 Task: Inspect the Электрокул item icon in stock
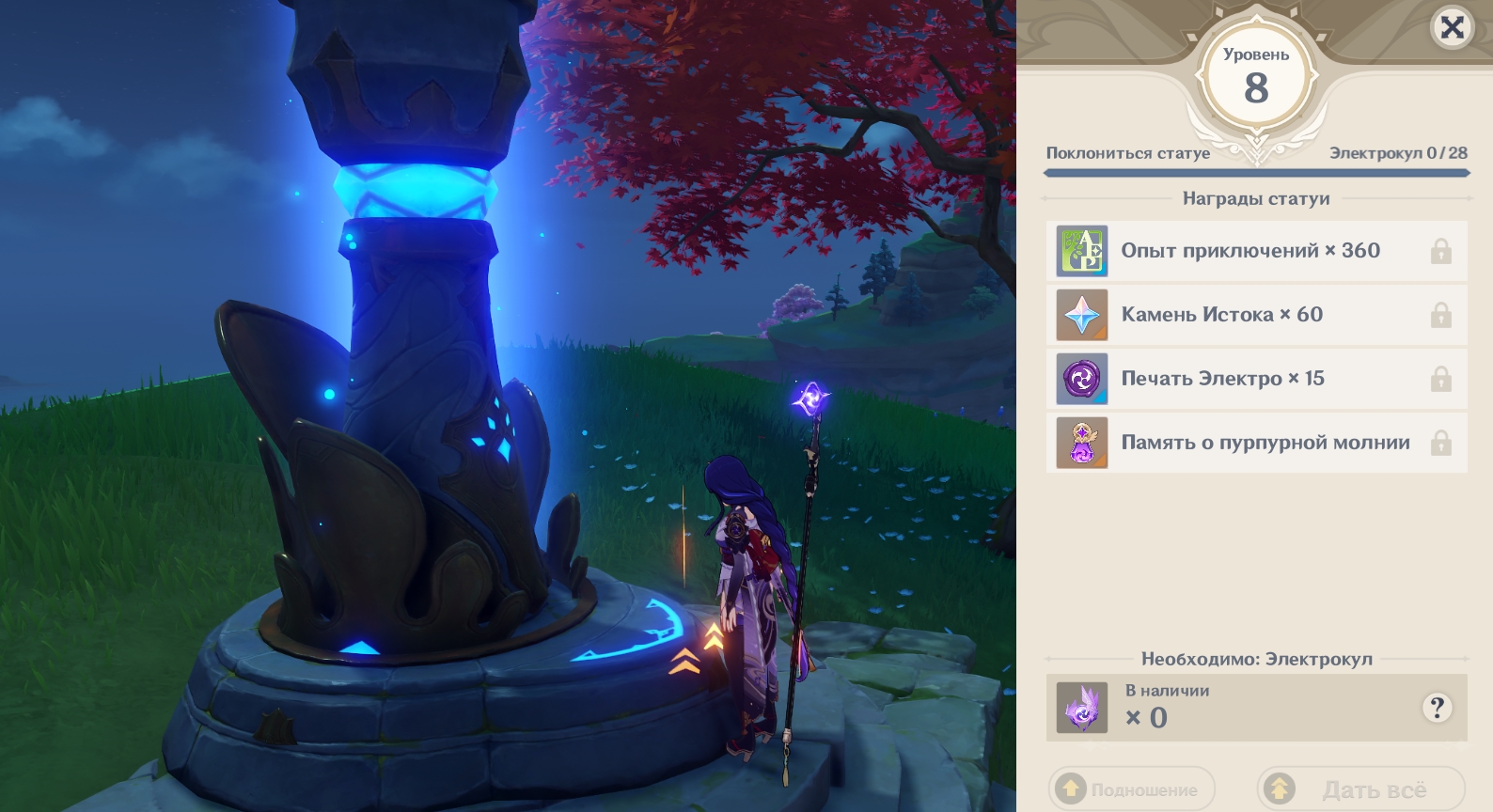tap(1082, 708)
